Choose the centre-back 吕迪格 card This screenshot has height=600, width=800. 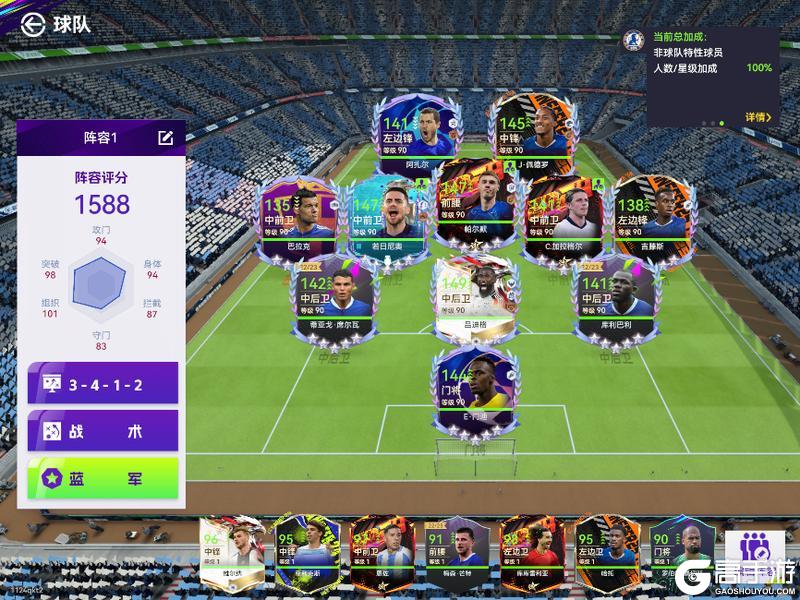click(x=474, y=295)
